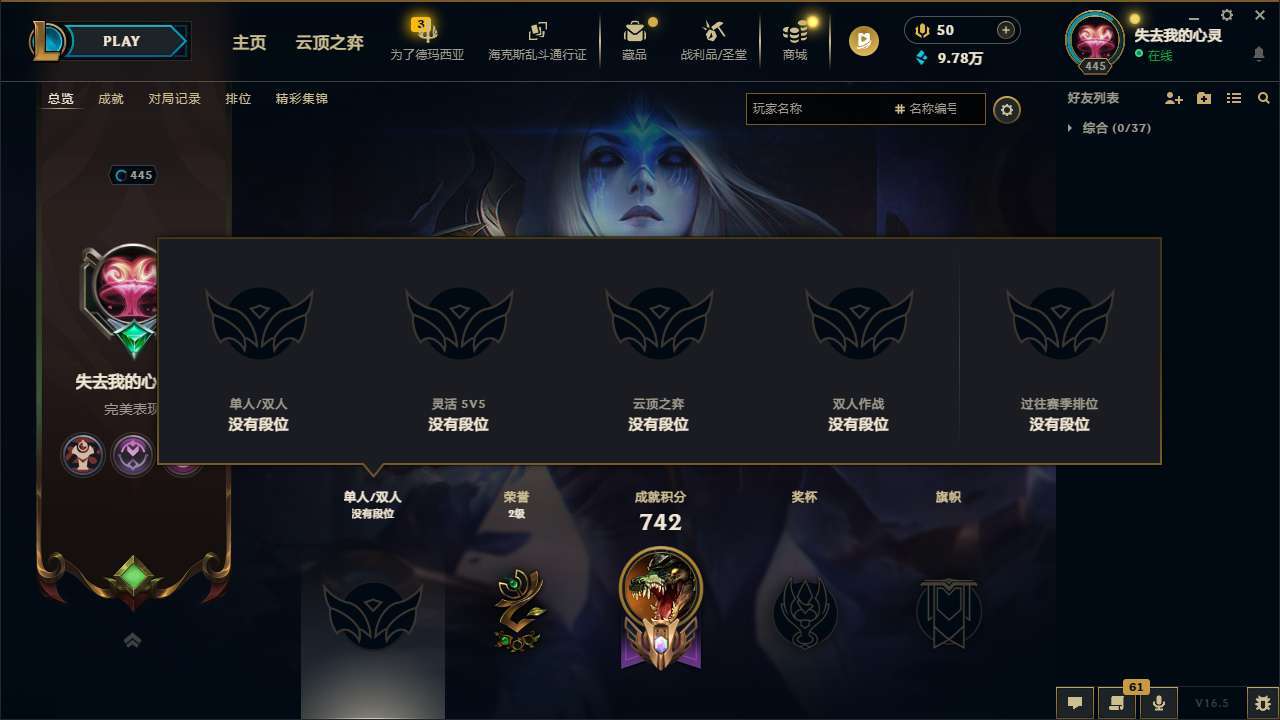Open the friend search magnifier icon
Viewport: 1280px width, 720px height.
coord(1263,98)
